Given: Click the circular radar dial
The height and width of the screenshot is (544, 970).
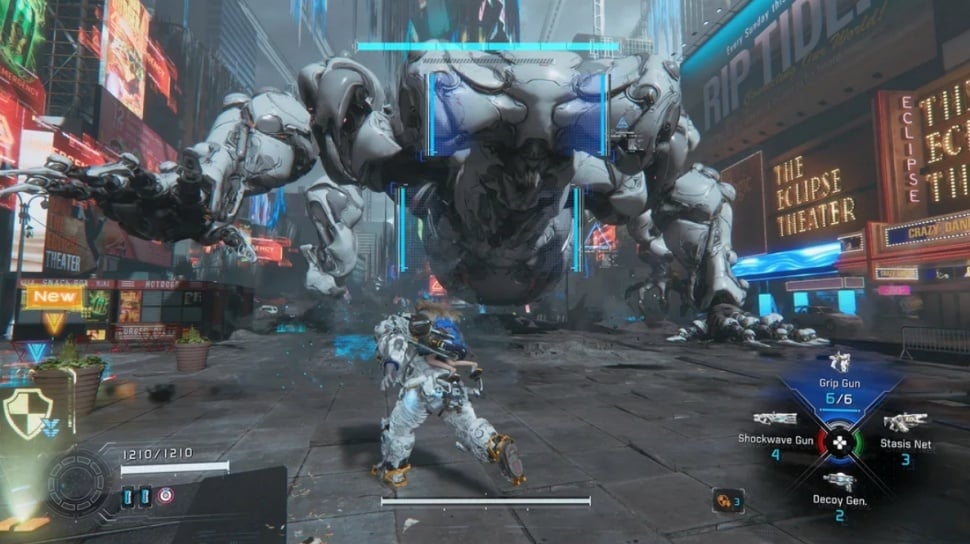Looking at the screenshot, I should pyautogui.click(x=79, y=485).
